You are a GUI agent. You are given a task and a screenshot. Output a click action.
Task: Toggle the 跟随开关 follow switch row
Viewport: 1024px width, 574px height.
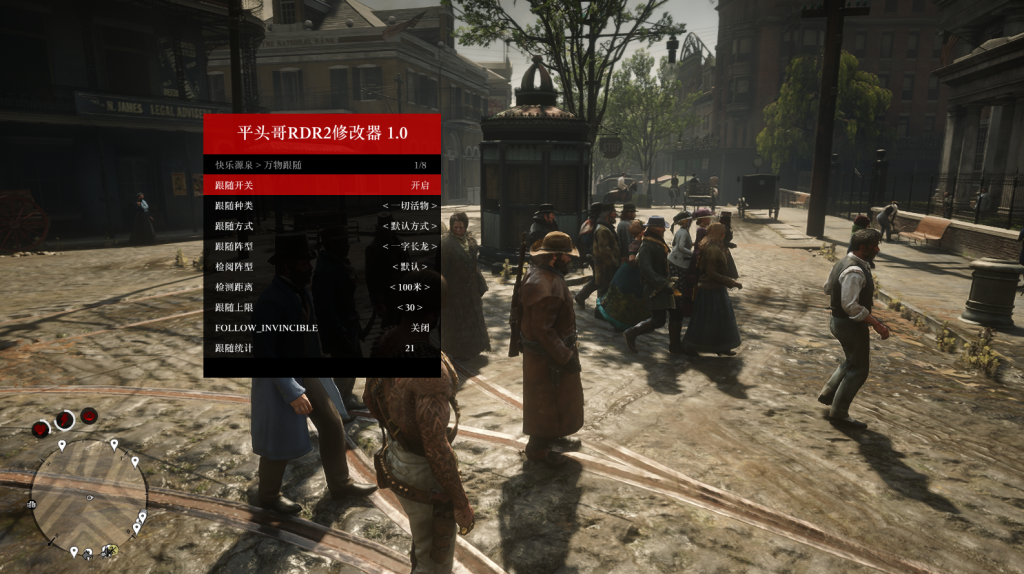click(x=322, y=185)
